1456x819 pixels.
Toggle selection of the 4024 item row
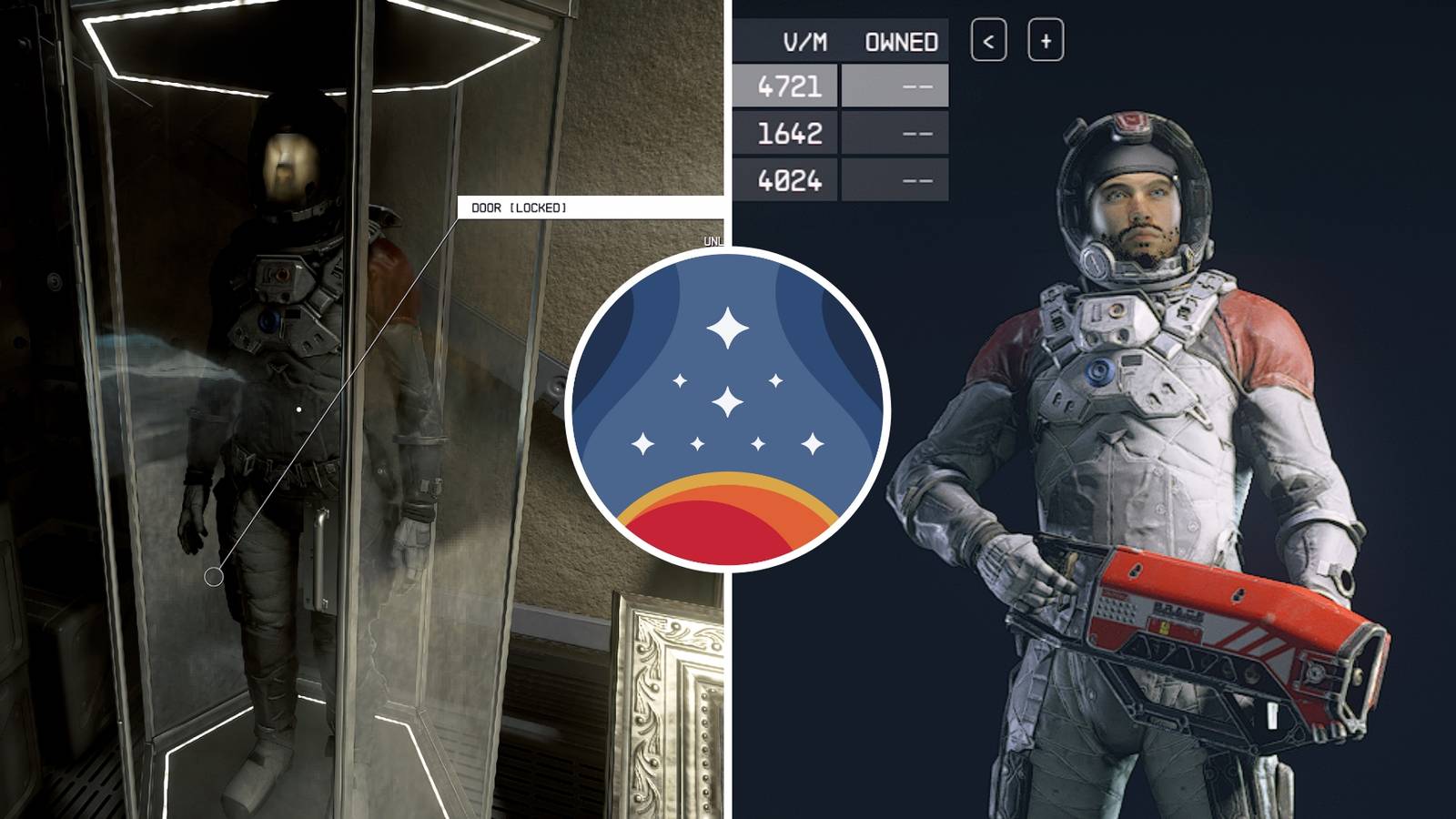[792, 180]
